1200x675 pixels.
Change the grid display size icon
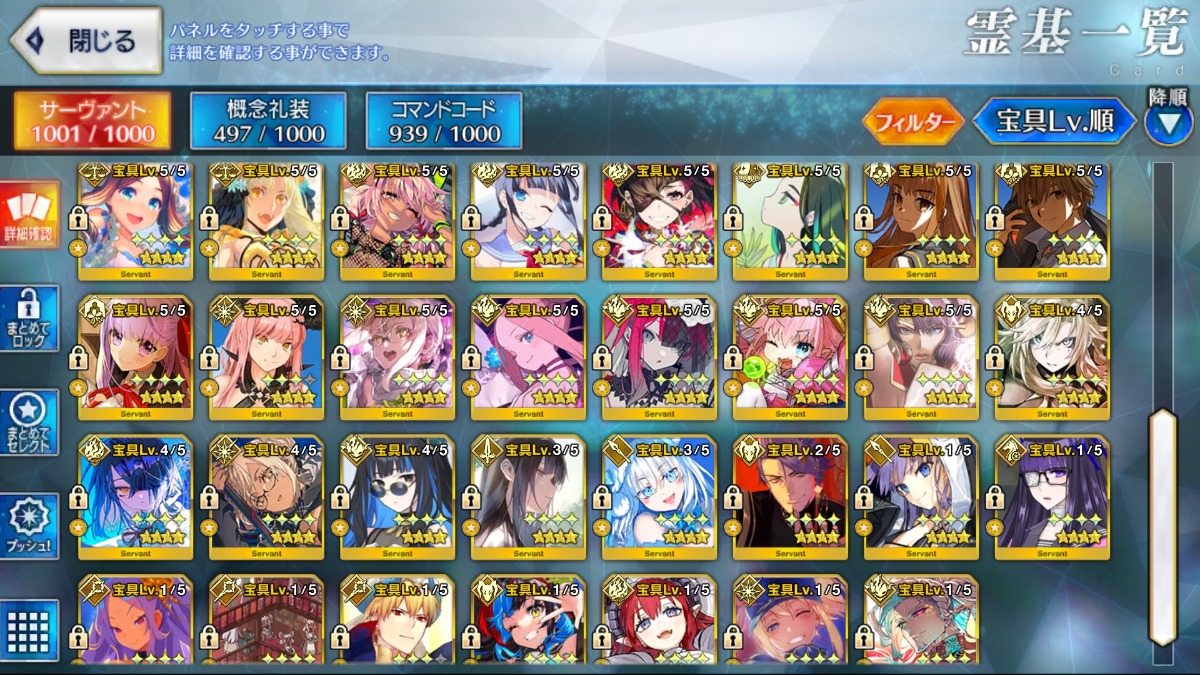point(30,630)
